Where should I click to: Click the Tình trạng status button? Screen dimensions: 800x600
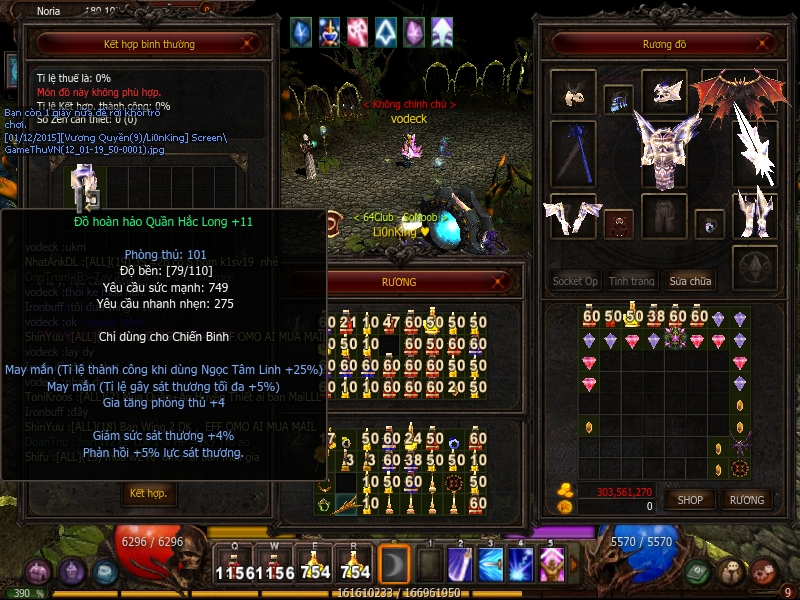coord(632,281)
